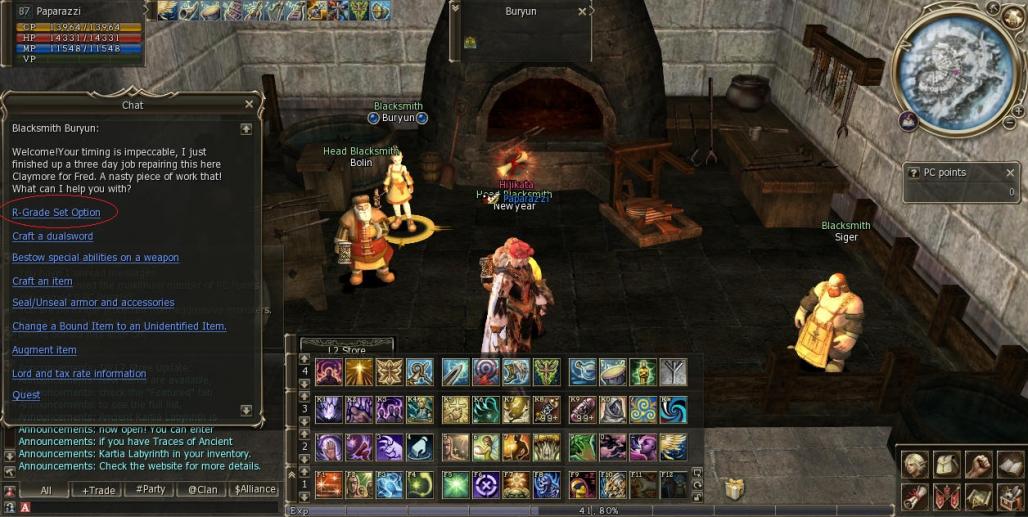The width and height of the screenshot is (1028, 517).
Task: Show the $Alliance chat tab
Action: coord(255,490)
